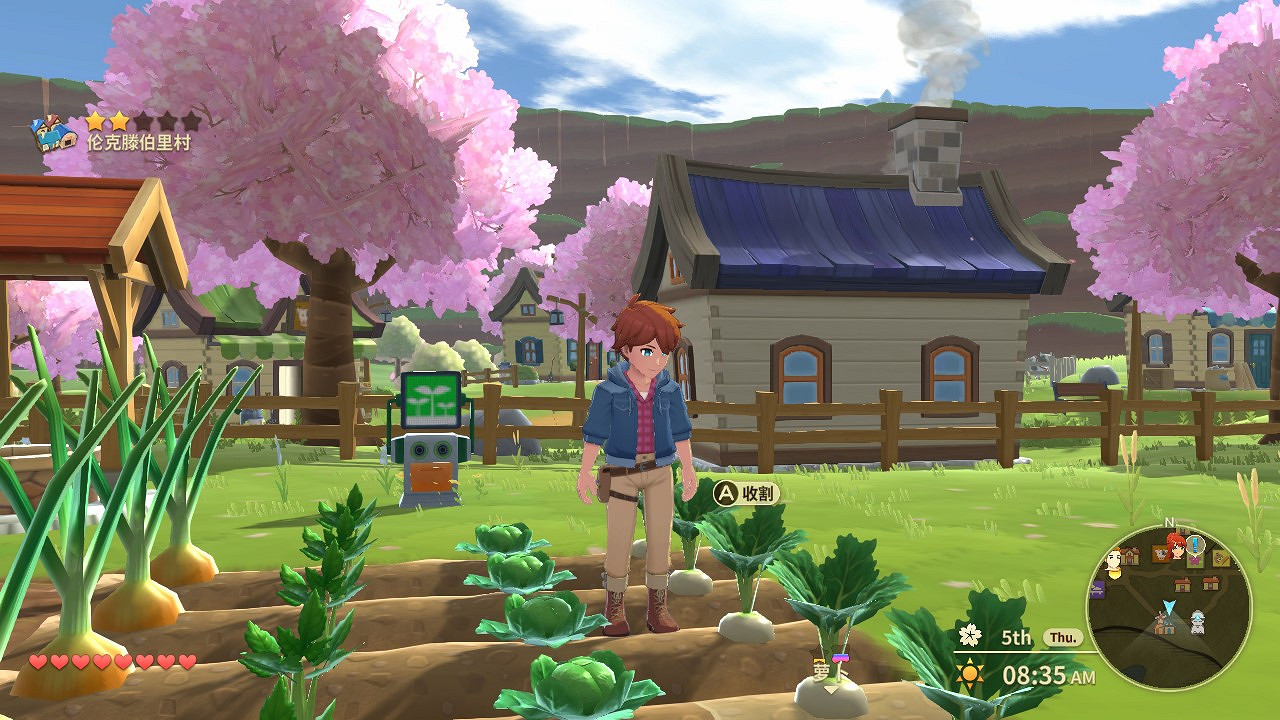Select the clothing shop icon on minimap
This screenshot has width=1280, height=720.
tap(1195, 561)
